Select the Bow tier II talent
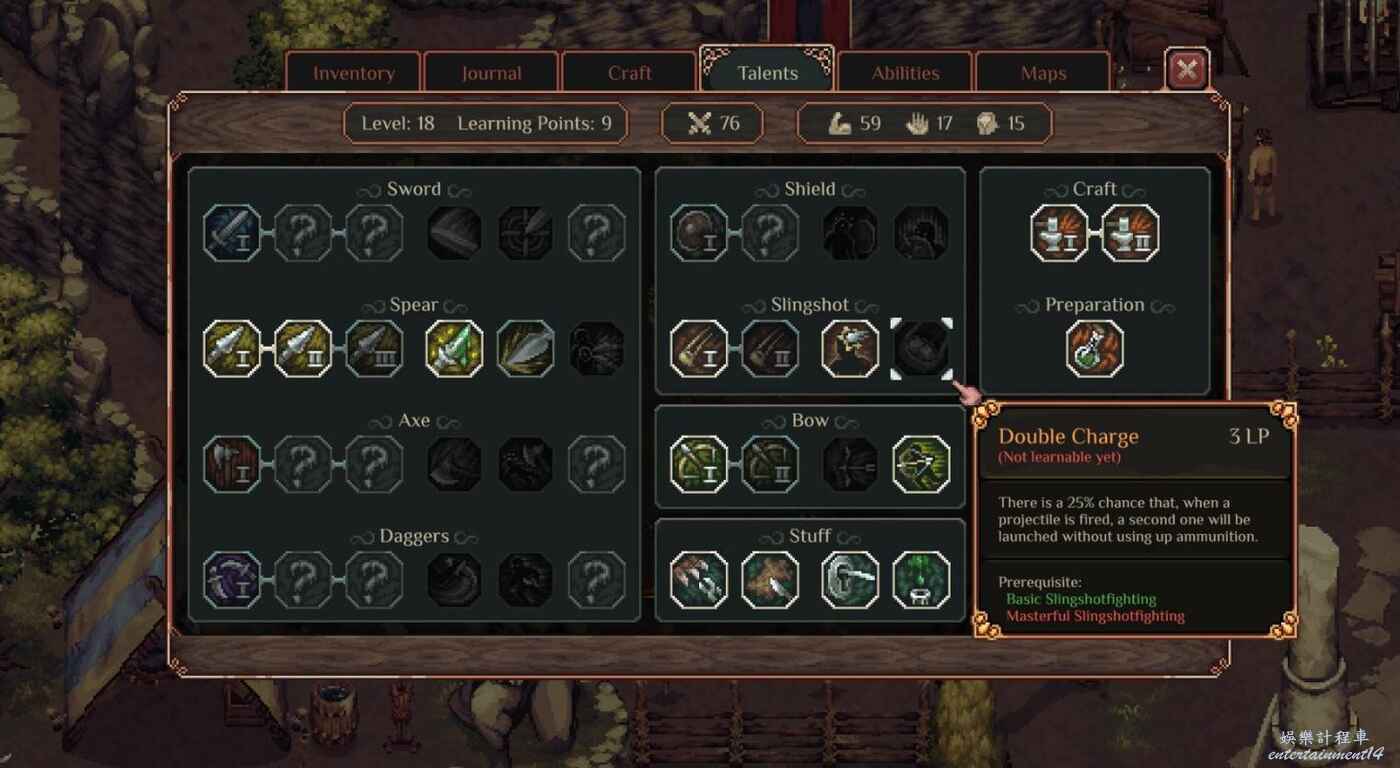1400x768 pixels. coord(770,464)
